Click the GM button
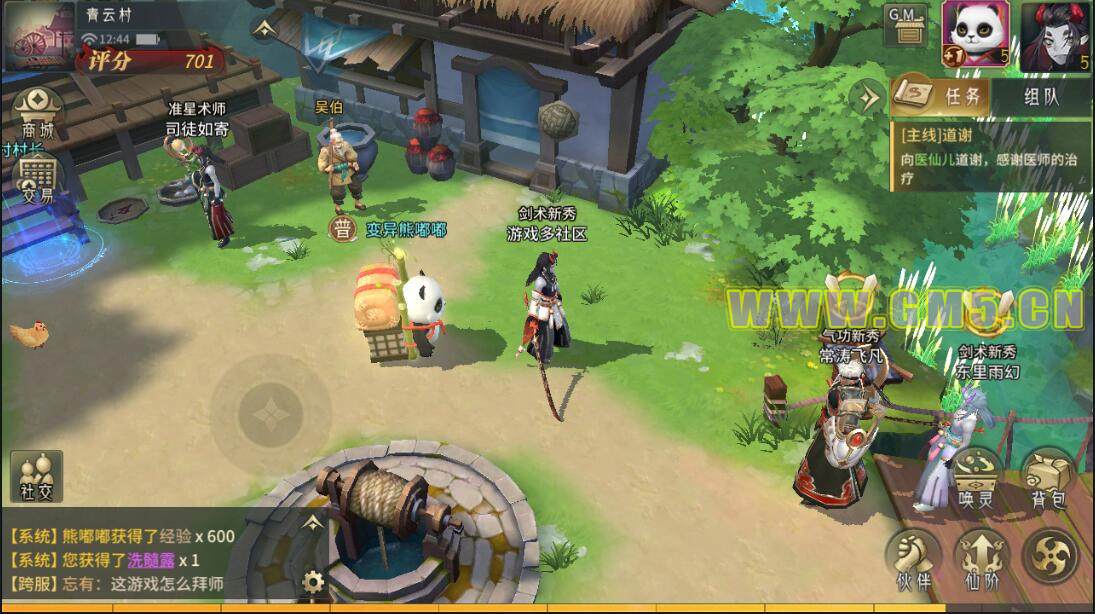Image resolution: width=1095 pixels, height=614 pixels. [x=906, y=24]
